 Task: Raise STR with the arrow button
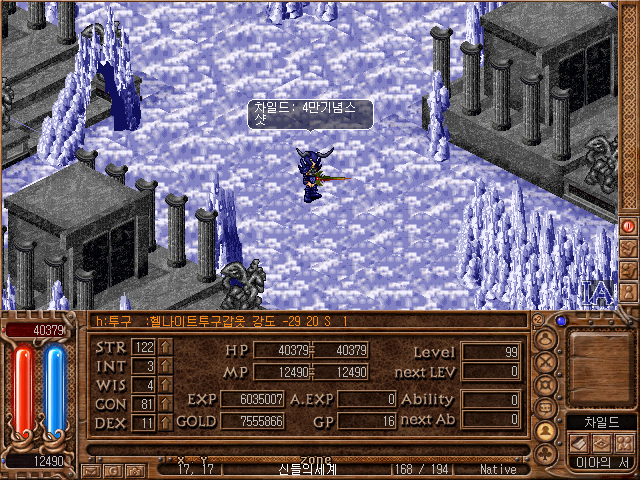click(166, 347)
